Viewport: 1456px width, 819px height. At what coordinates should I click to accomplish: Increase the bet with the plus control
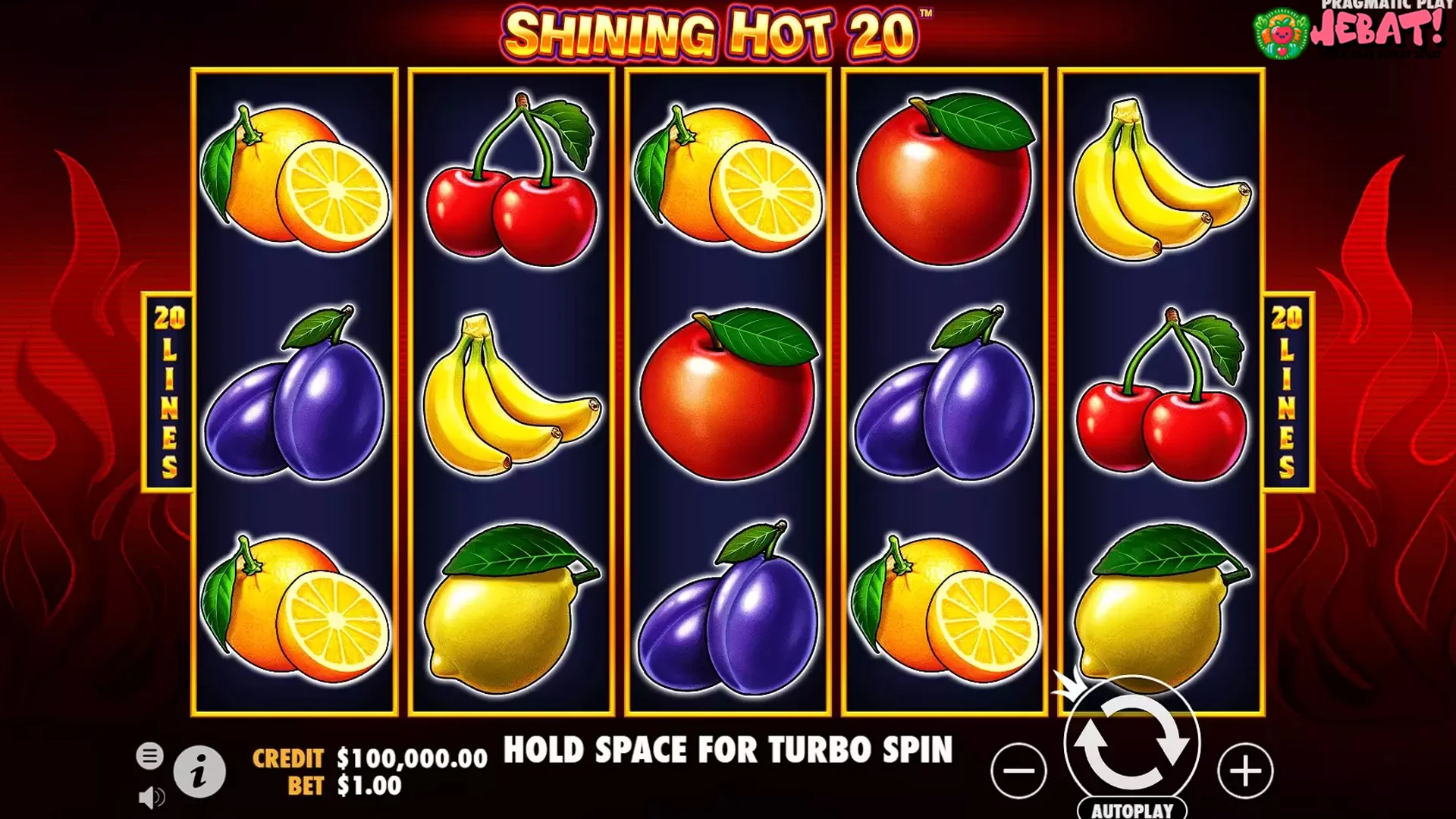click(1244, 770)
